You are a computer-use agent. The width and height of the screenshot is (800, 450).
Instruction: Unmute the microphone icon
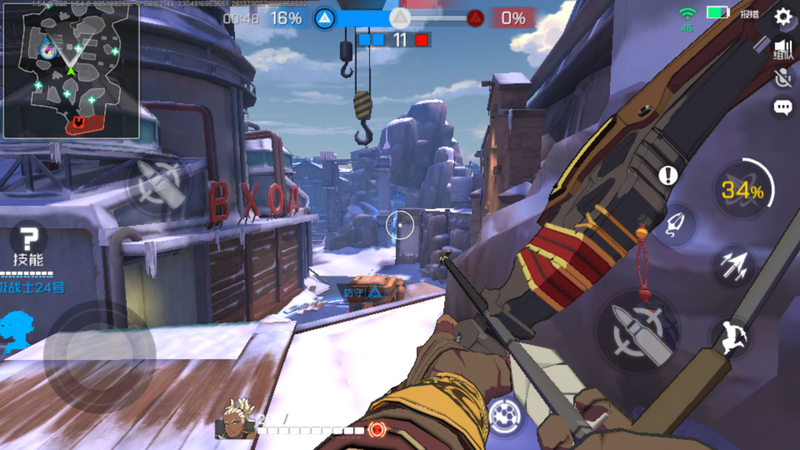783,79
